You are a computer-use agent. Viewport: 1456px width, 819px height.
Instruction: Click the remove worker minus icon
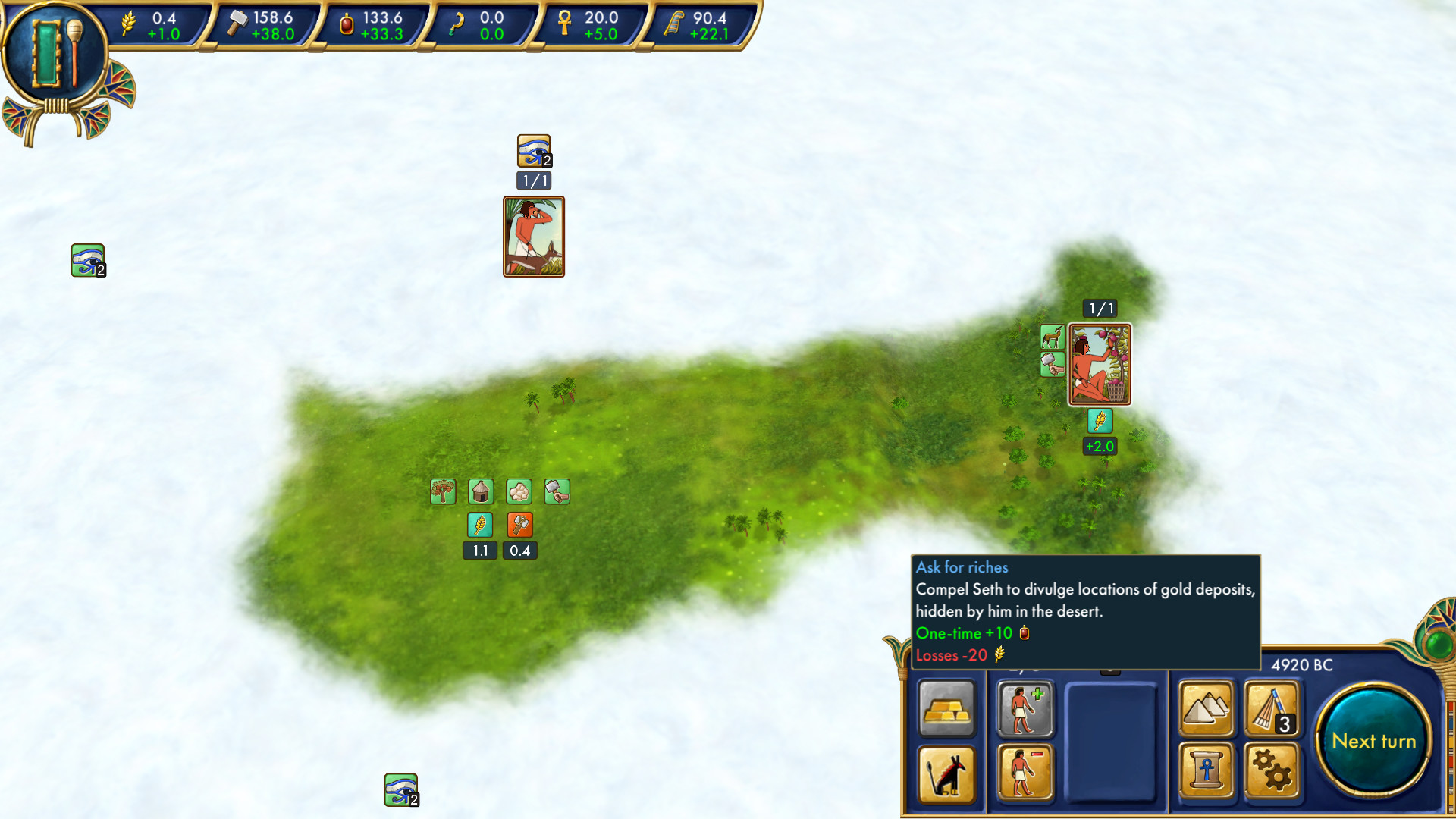pyautogui.click(x=1025, y=775)
